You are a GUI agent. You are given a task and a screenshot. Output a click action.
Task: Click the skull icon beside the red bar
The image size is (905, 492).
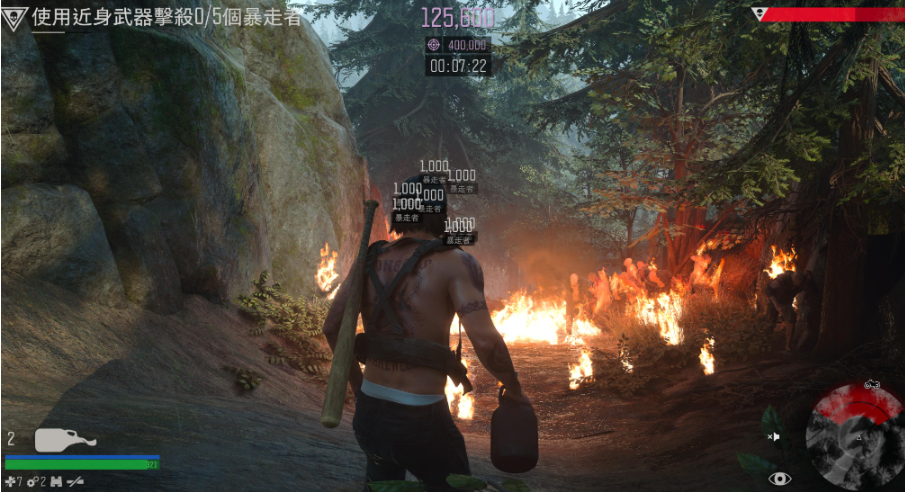tap(759, 14)
